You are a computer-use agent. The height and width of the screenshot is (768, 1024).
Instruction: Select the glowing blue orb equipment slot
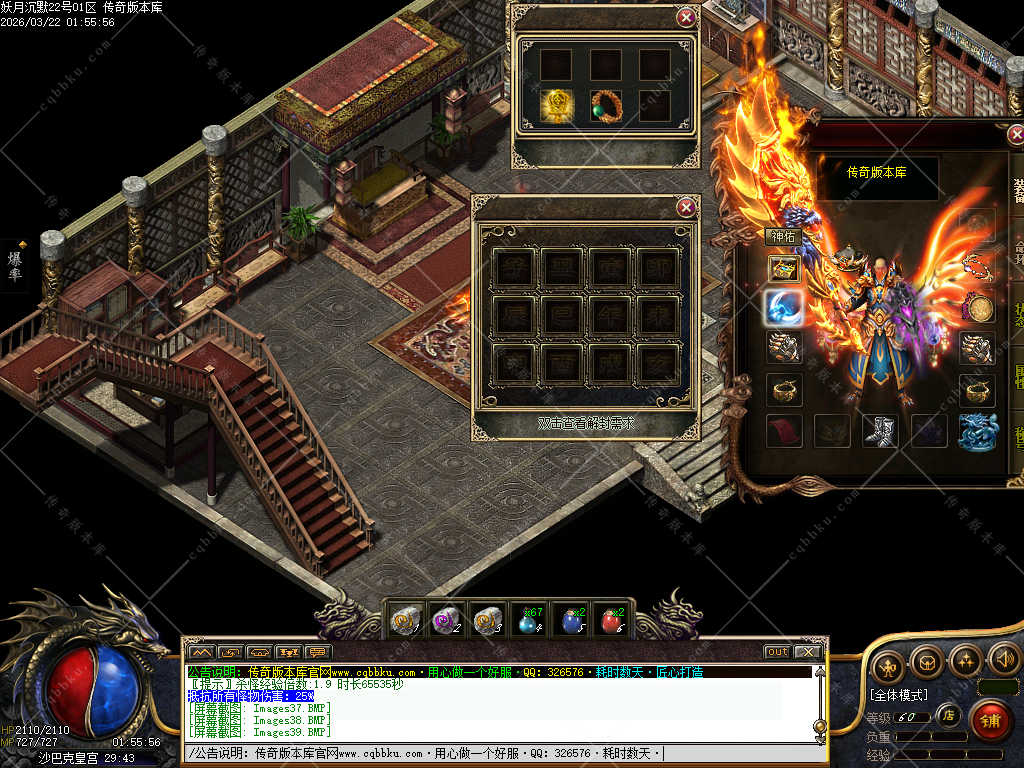pyautogui.click(x=784, y=308)
